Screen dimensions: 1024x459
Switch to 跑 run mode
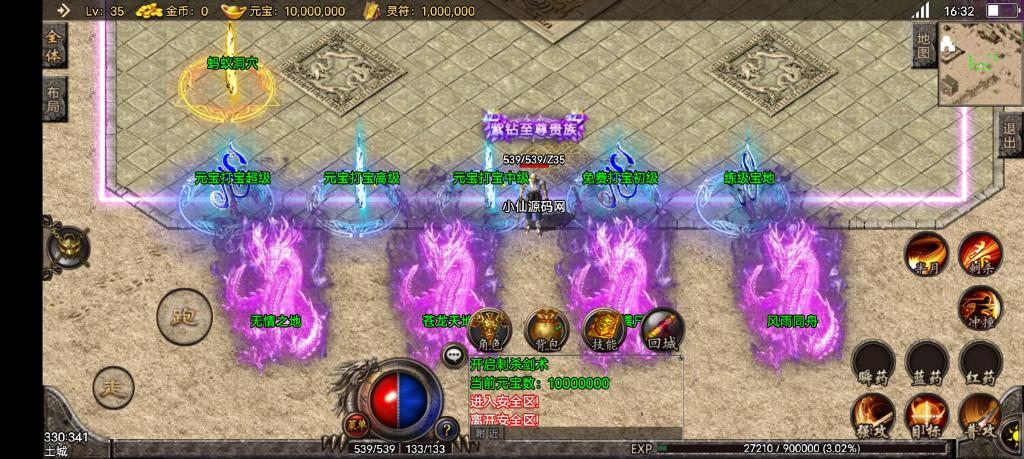pyautogui.click(x=184, y=316)
